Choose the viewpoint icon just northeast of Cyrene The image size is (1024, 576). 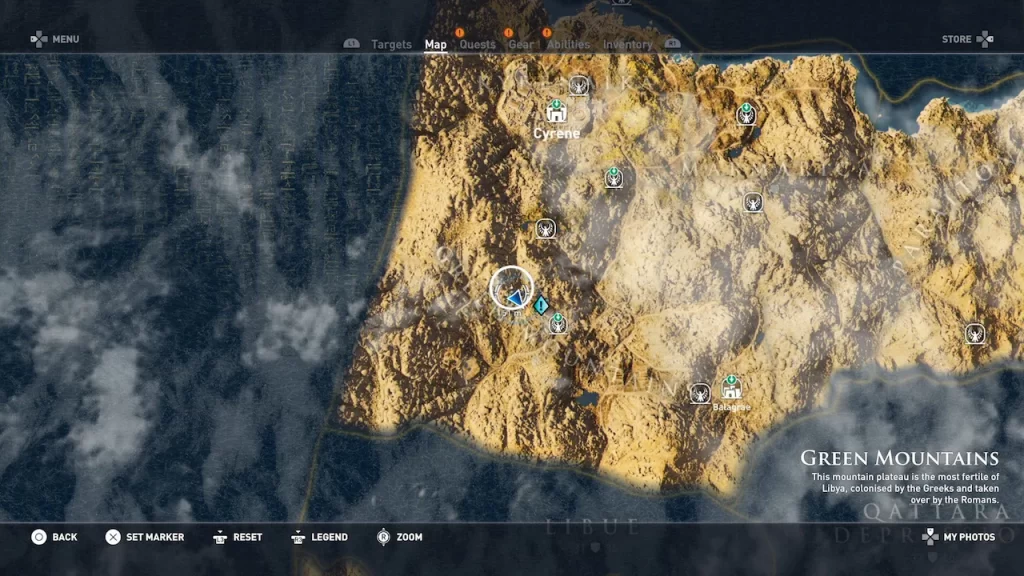(x=579, y=85)
